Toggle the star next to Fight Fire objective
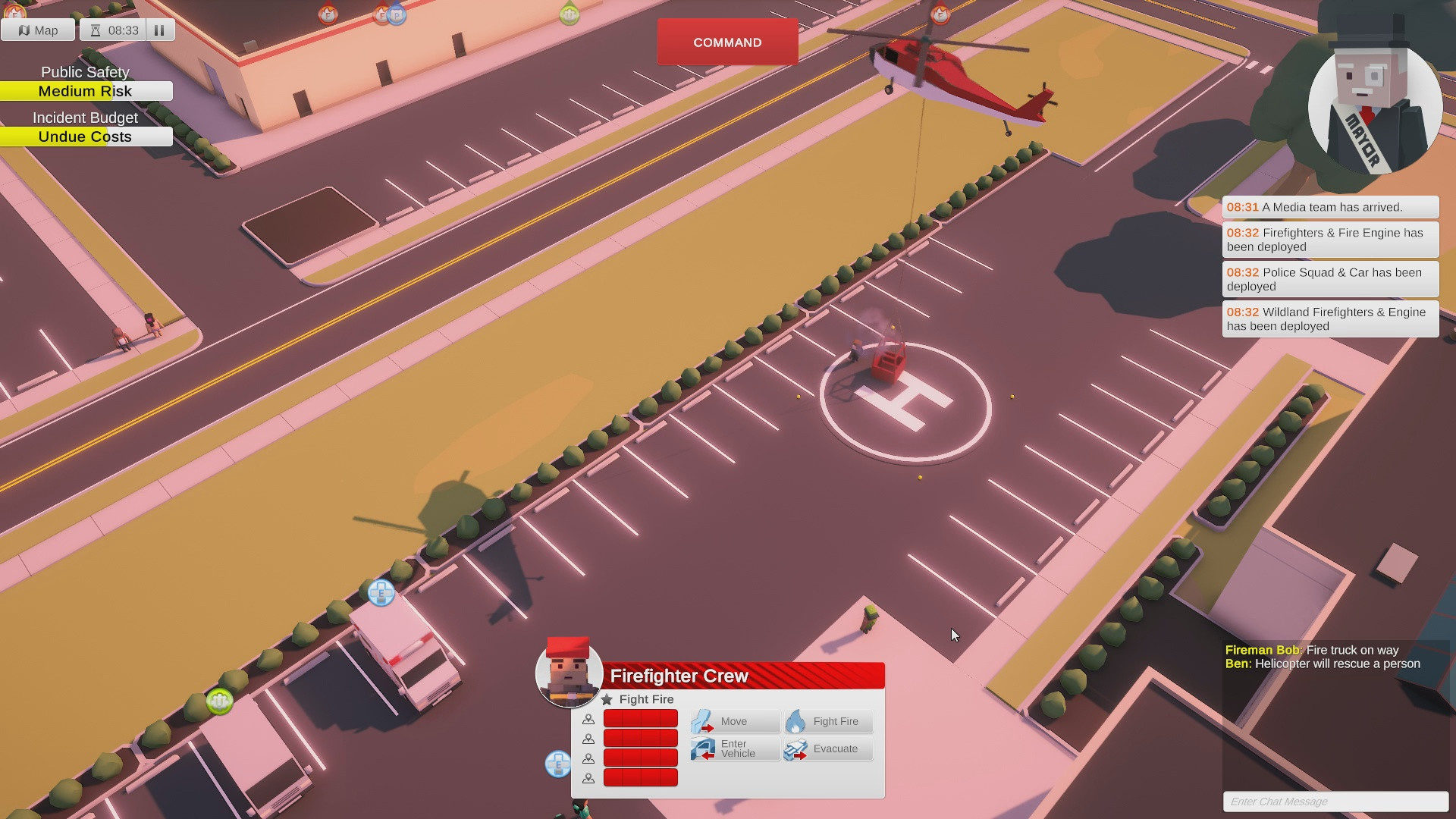 tap(607, 699)
